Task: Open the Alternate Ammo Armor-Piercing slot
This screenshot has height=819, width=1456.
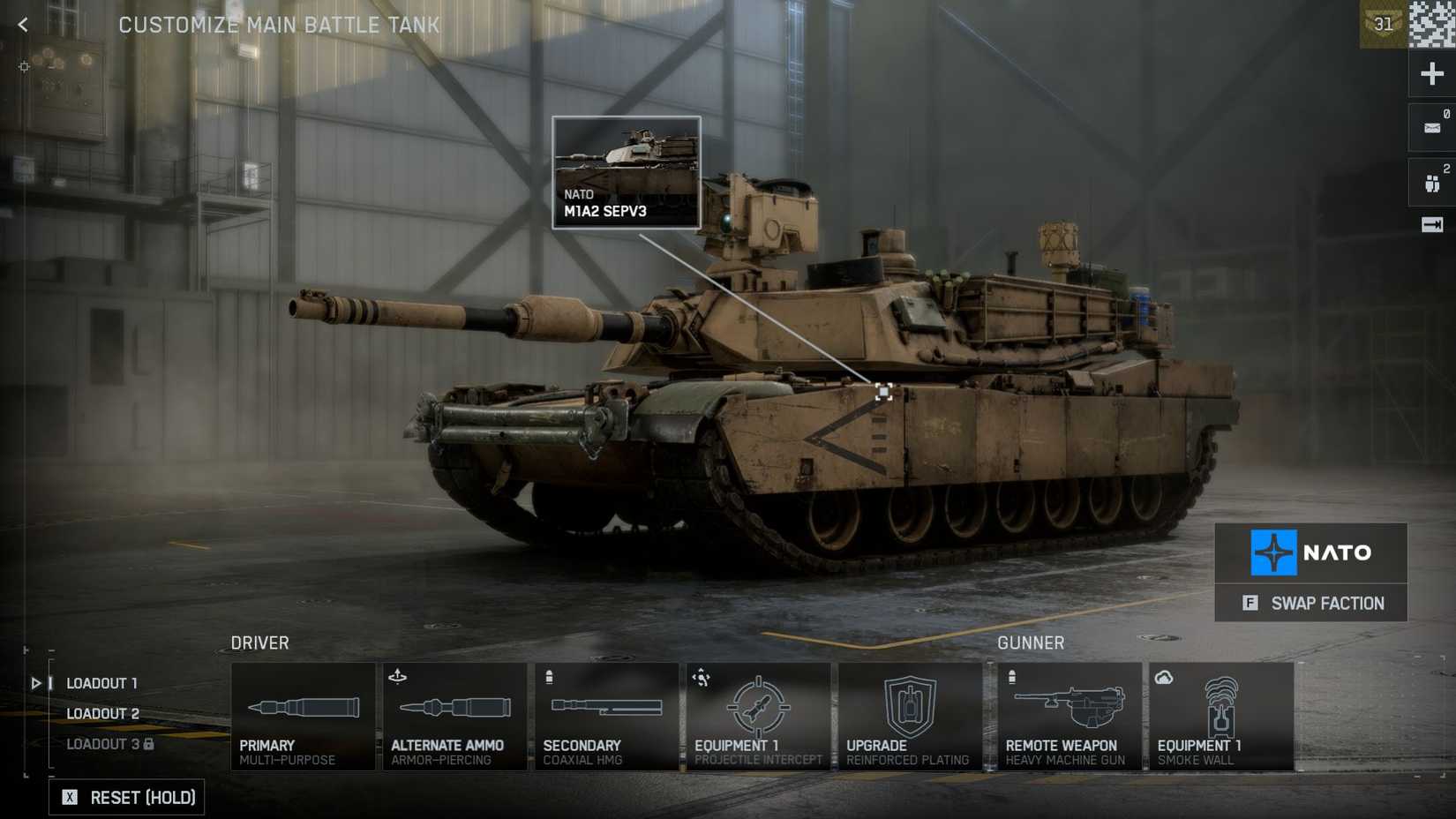Action: (x=455, y=715)
